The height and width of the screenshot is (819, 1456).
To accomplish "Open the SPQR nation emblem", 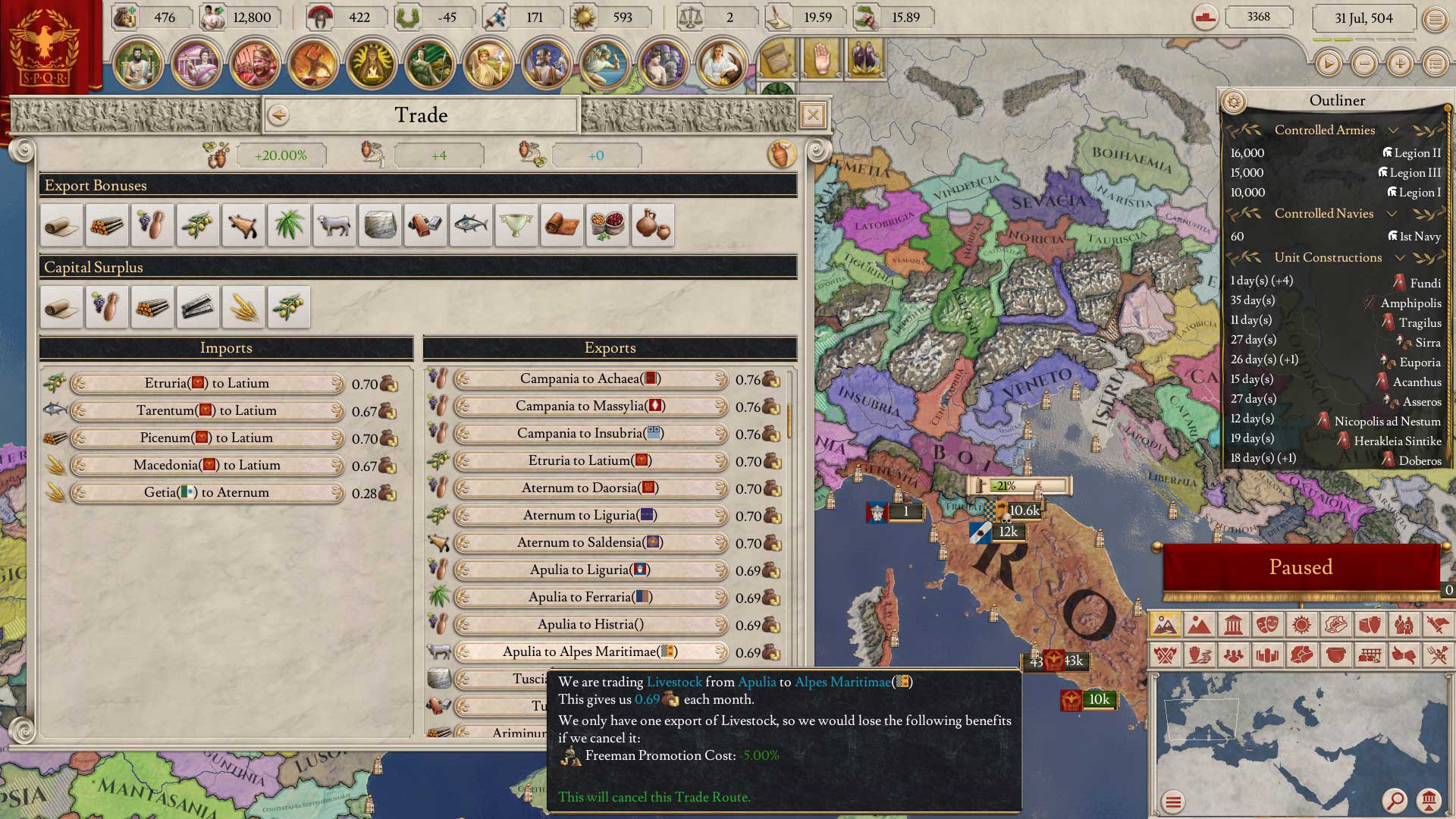I will (47, 47).
